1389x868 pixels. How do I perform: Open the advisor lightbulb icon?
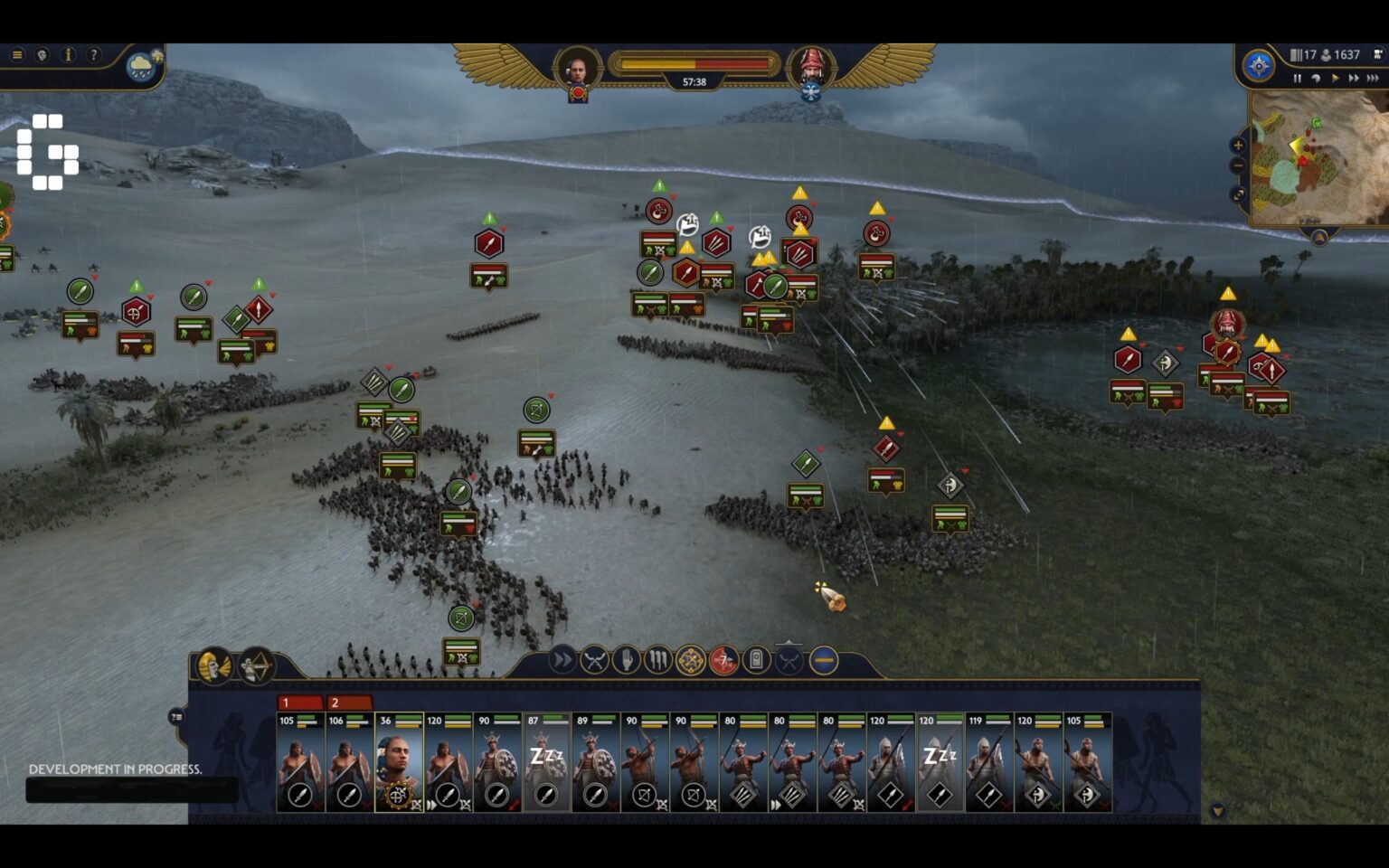click(x=43, y=54)
